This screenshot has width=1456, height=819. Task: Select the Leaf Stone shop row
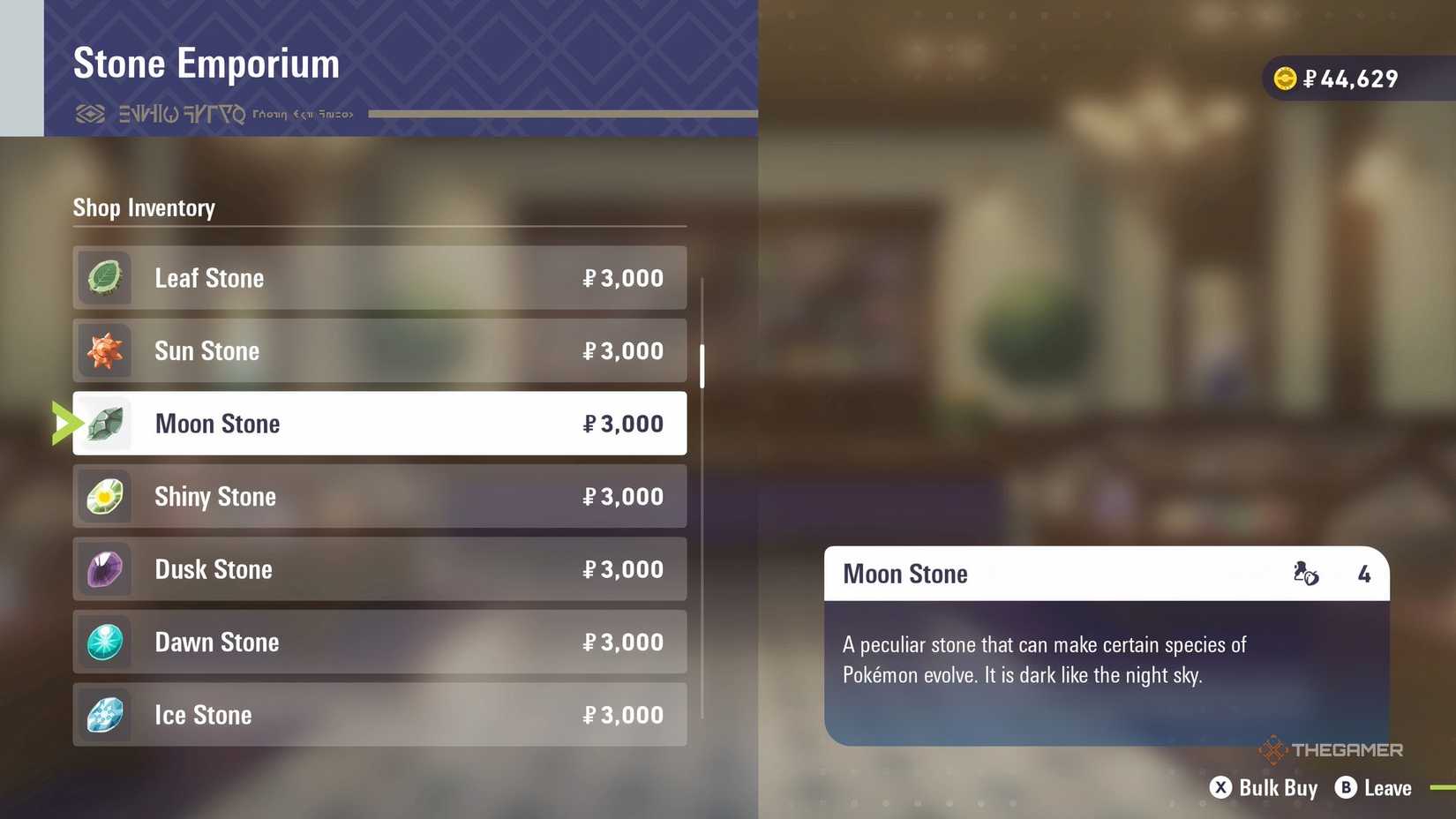click(x=379, y=277)
